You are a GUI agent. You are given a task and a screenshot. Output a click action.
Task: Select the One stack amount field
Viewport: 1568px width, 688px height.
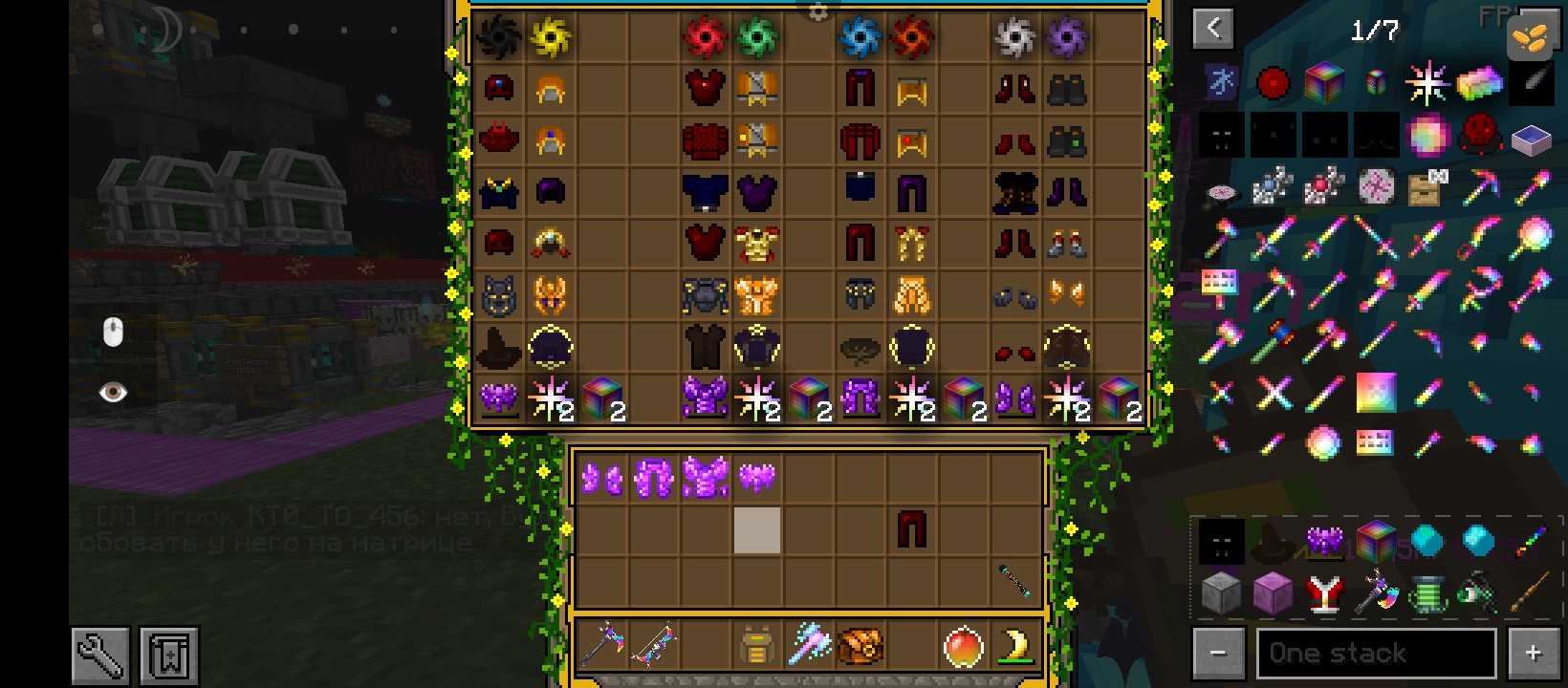click(x=1375, y=654)
